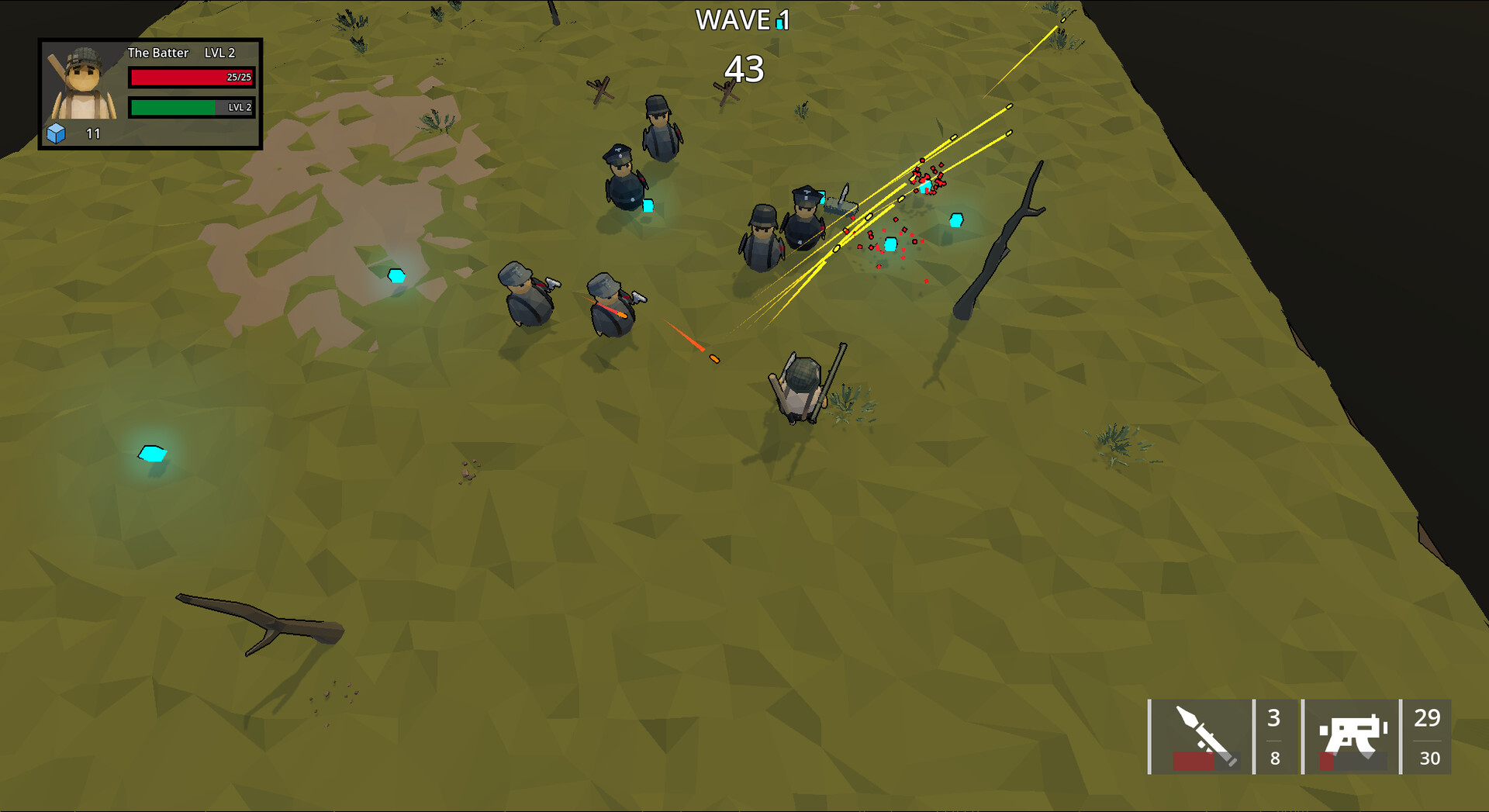Click the green LVL 2 experience bar
This screenshot has width=1489, height=812.
(191, 108)
